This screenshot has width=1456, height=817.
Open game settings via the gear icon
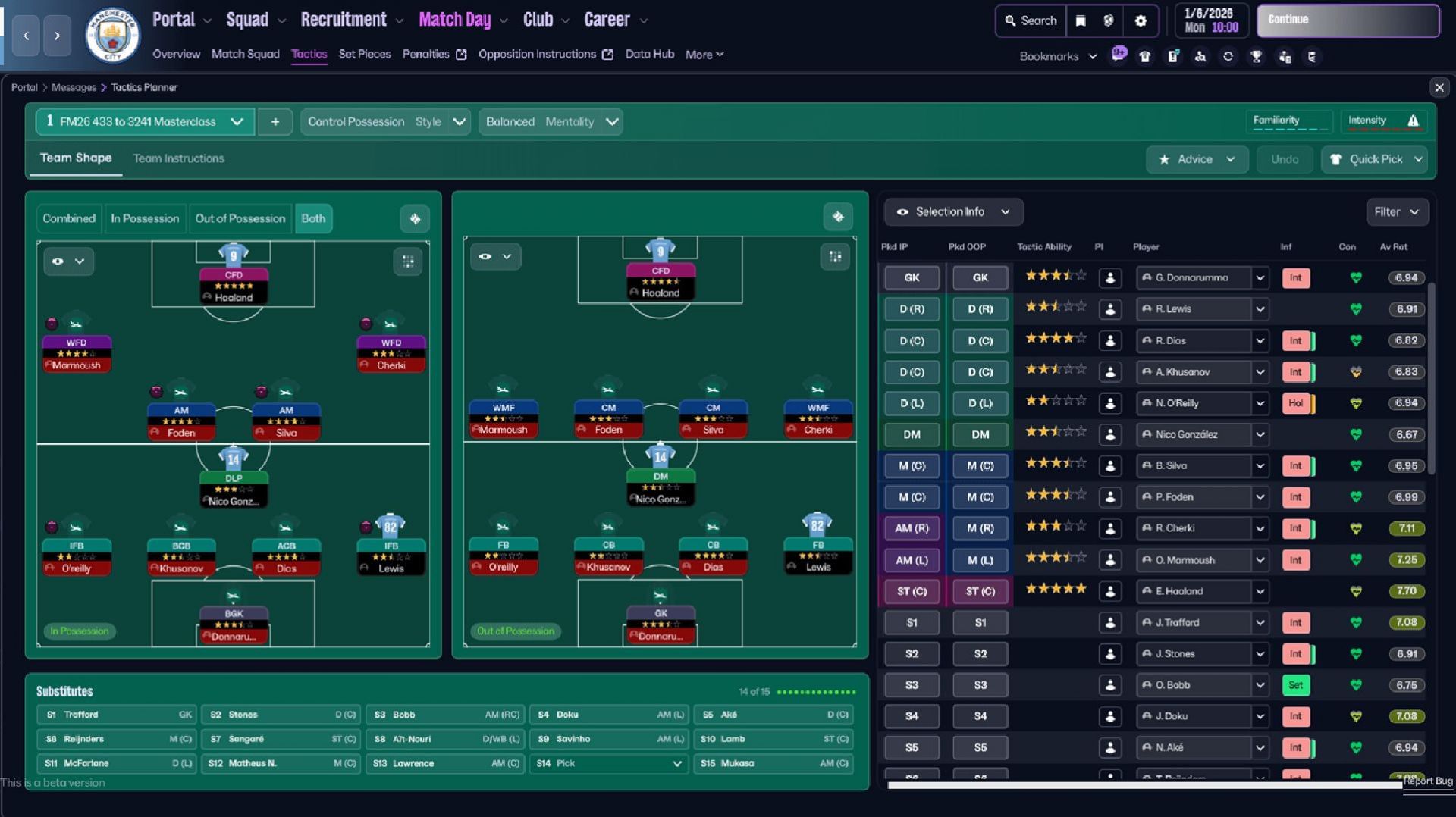[1141, 21]
